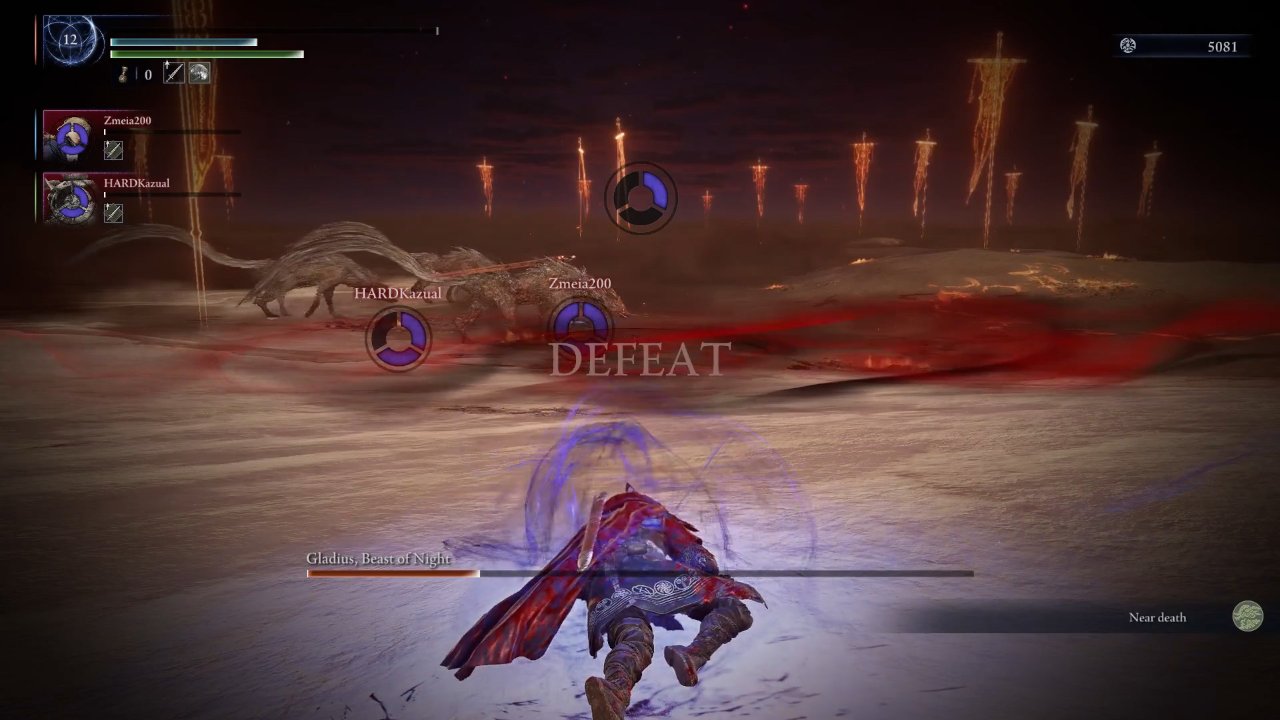The image size is (1280, 720).
Task: Click the Near death status icon
Action: pyautogui.click(x=1247, y=616)
